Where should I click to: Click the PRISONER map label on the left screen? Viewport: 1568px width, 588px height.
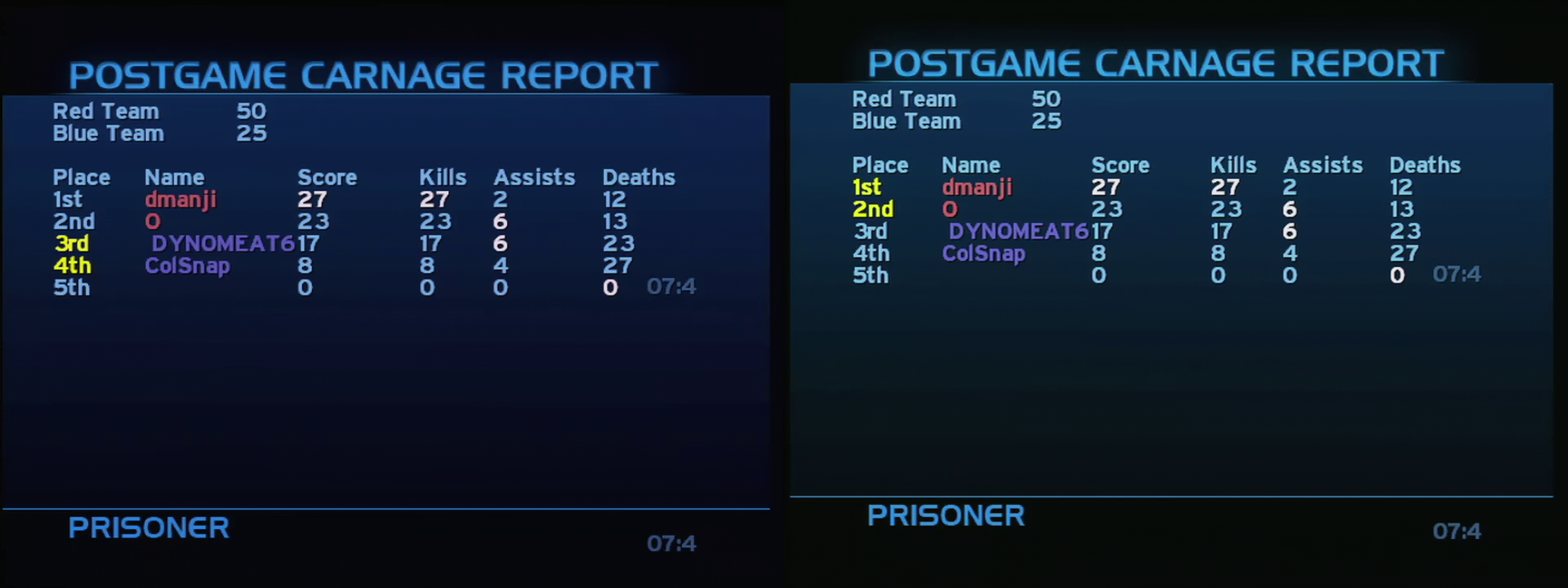pos(149,528)
